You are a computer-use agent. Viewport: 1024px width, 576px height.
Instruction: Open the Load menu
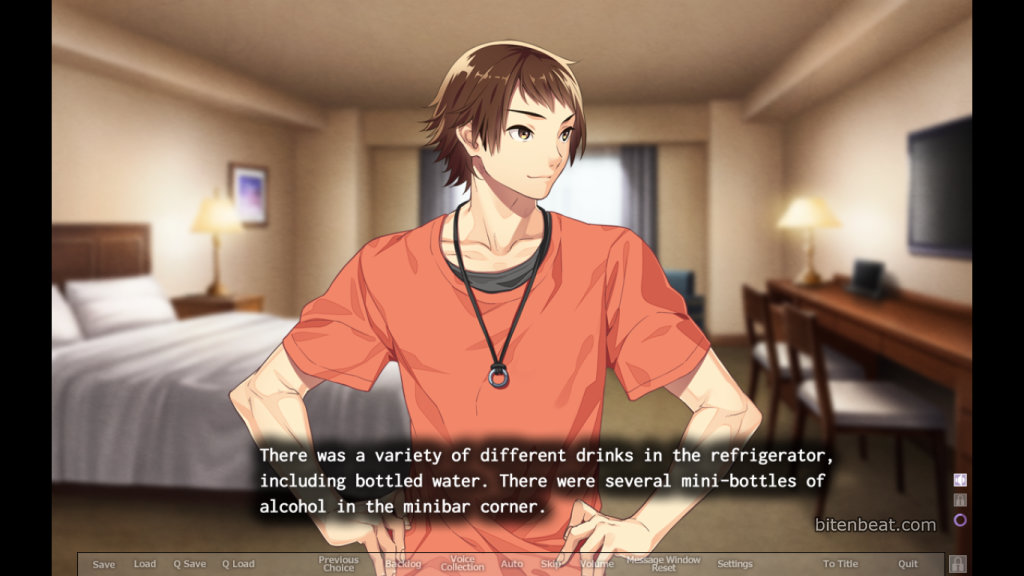(145, 564)
